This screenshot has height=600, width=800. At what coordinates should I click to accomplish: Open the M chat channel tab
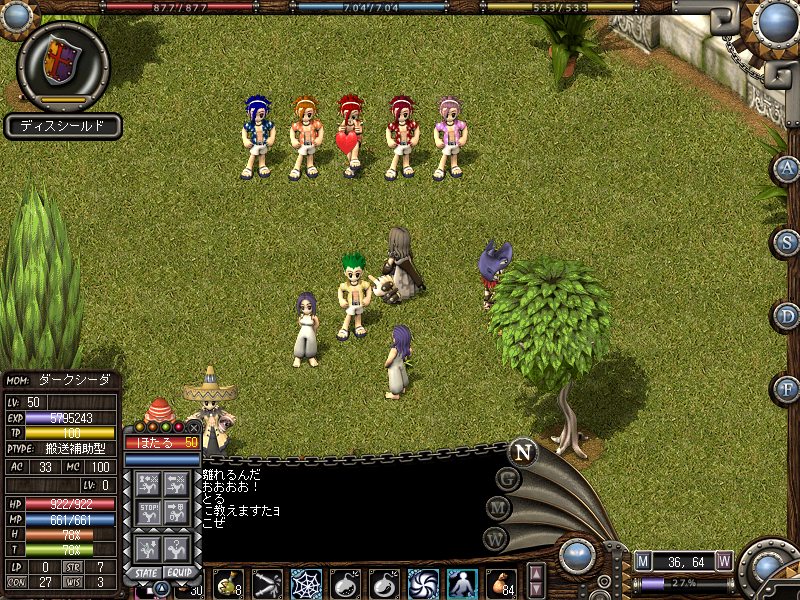pyautogui.click(x=499, y=509)
